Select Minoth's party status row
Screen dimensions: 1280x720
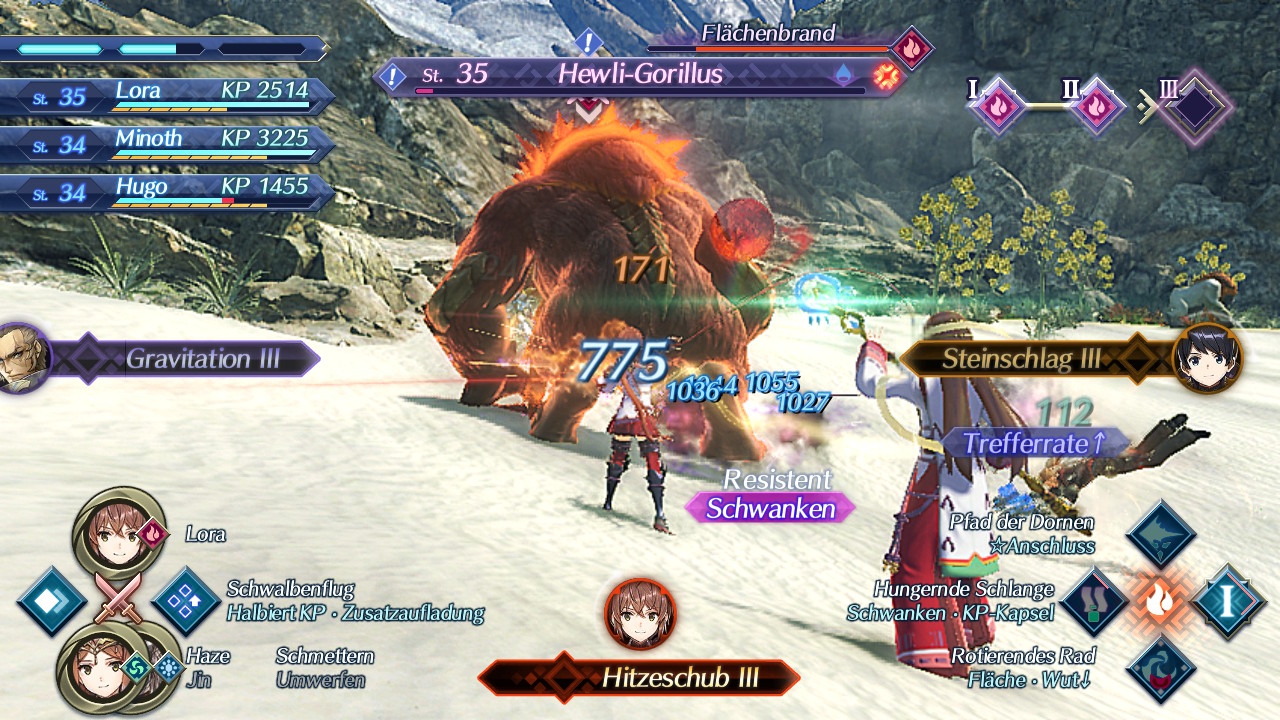pyautogui.click(x=170, y=142)
